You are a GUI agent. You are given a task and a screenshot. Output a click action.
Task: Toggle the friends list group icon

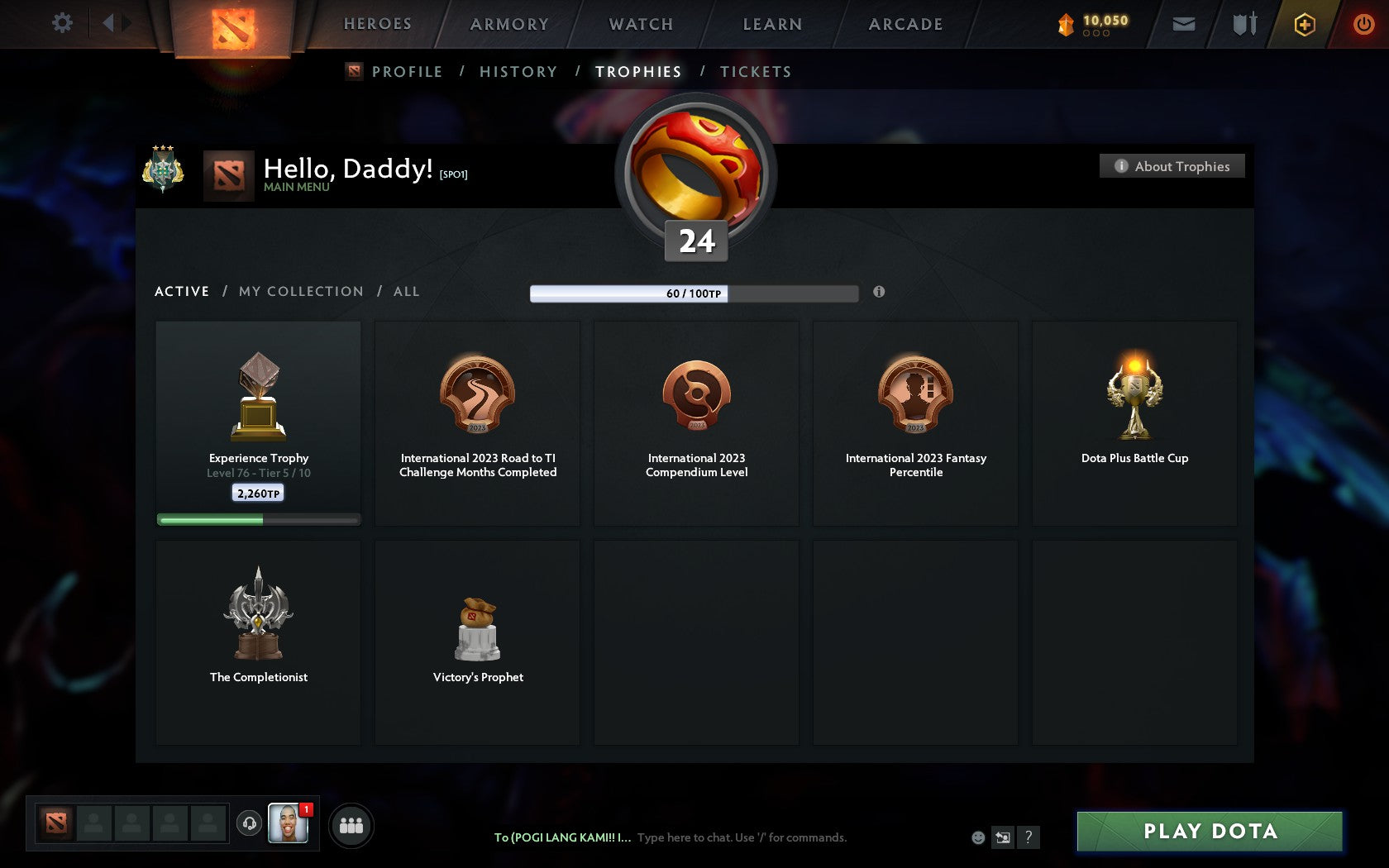[x=351, y=823]
